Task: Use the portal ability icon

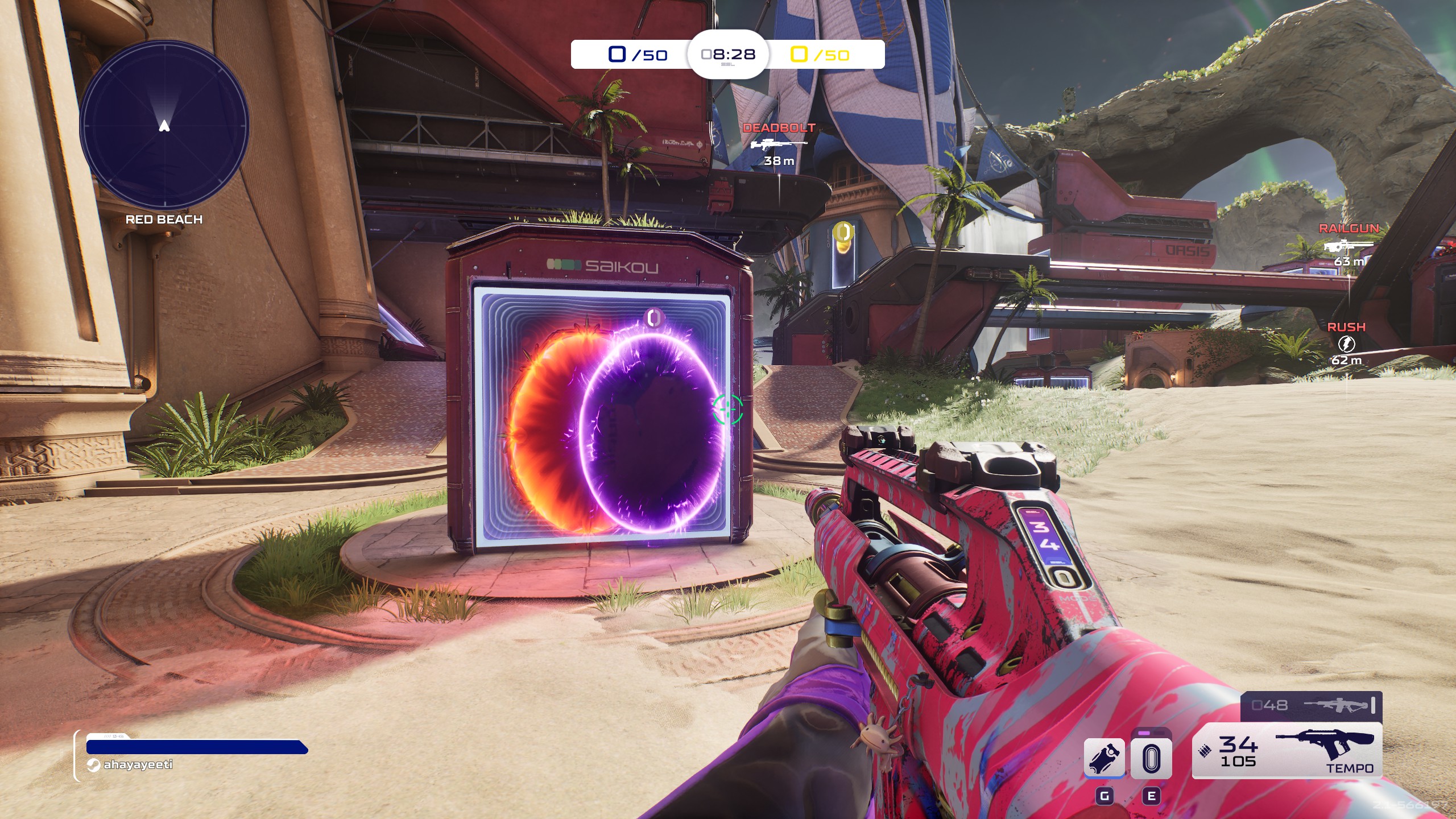Action: click(x=1151, y=758)
